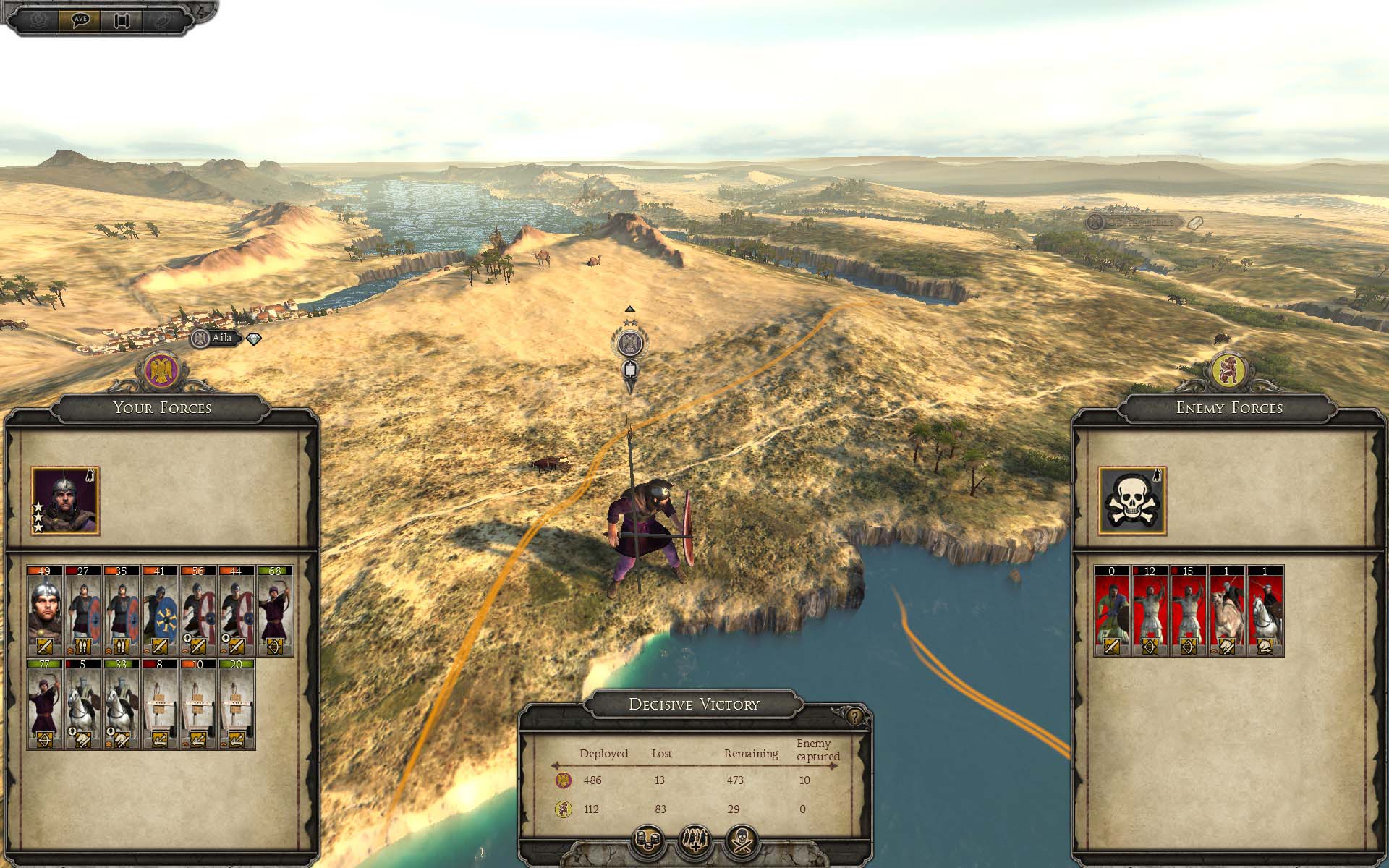The image size is (1389, 868).
Task: Select the cavalry unit card with 33 men
Action: [x=122, y=704]
